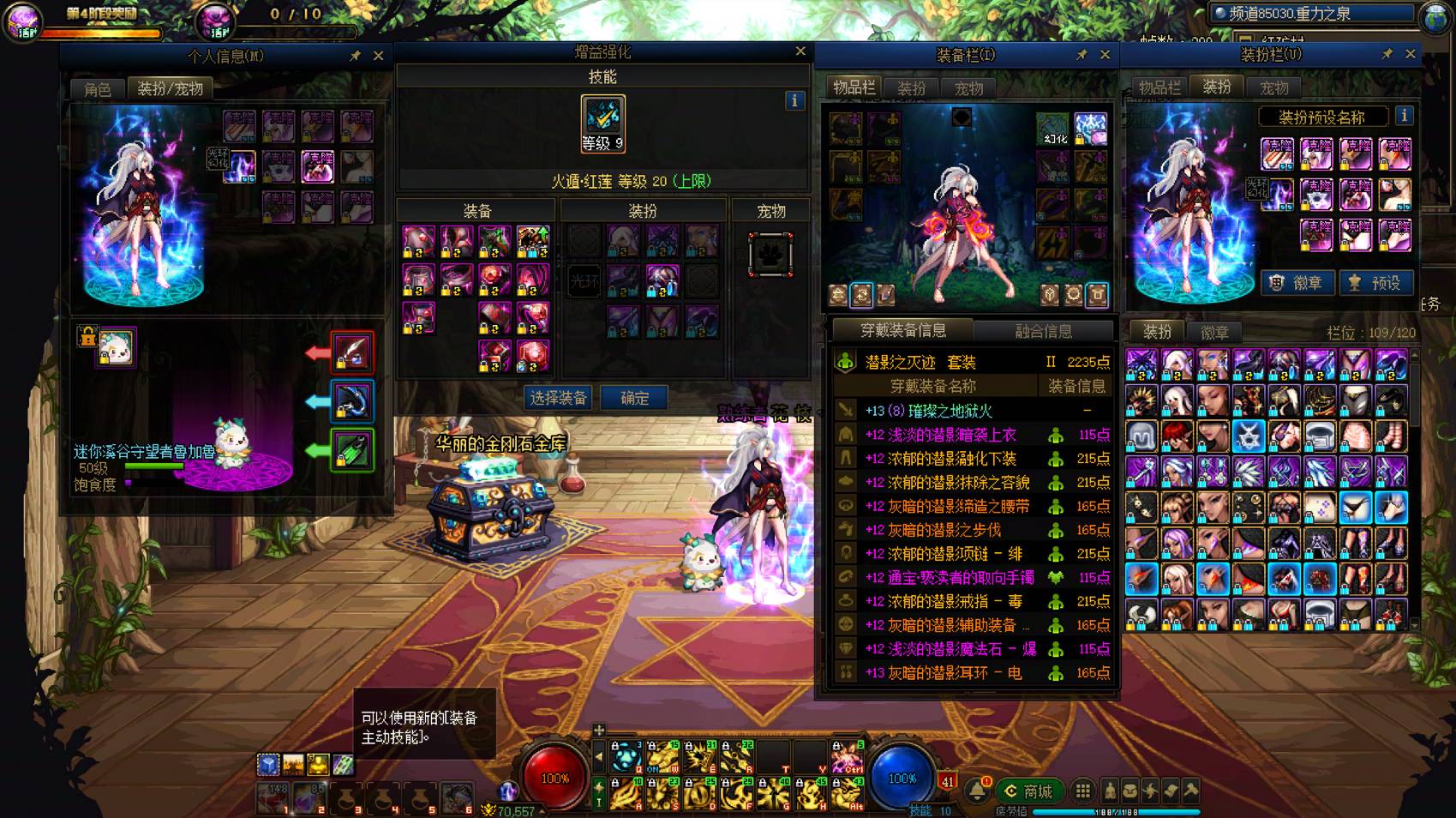Close the 个人信息 panel
Viewport: 1456px width, 818px height.
click(378, 56)
